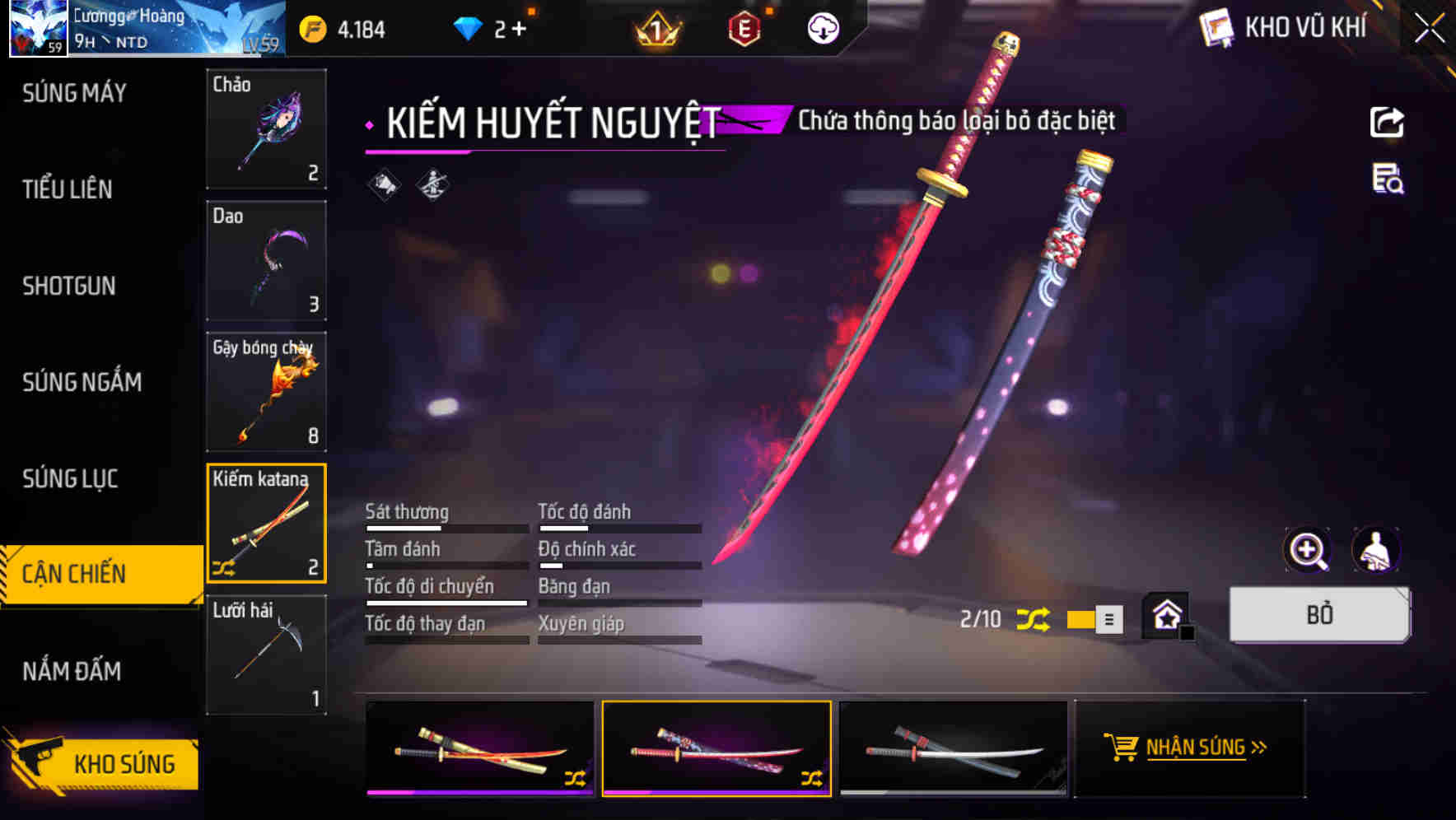
Task: Select the Kiếm katana weapon thumbnail
Action: coord(266,524)
